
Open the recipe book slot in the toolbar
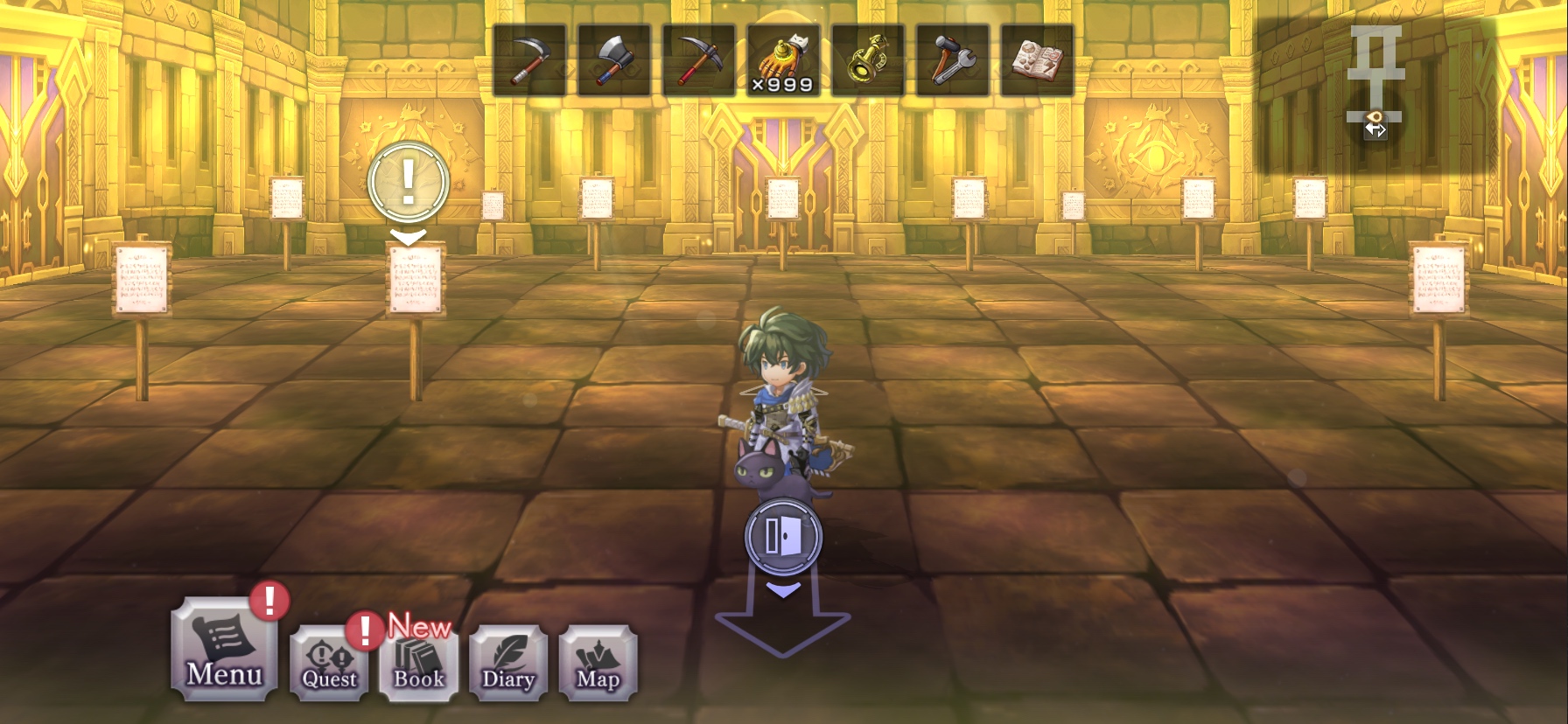pyautogui.click(x=1038, y=59)
